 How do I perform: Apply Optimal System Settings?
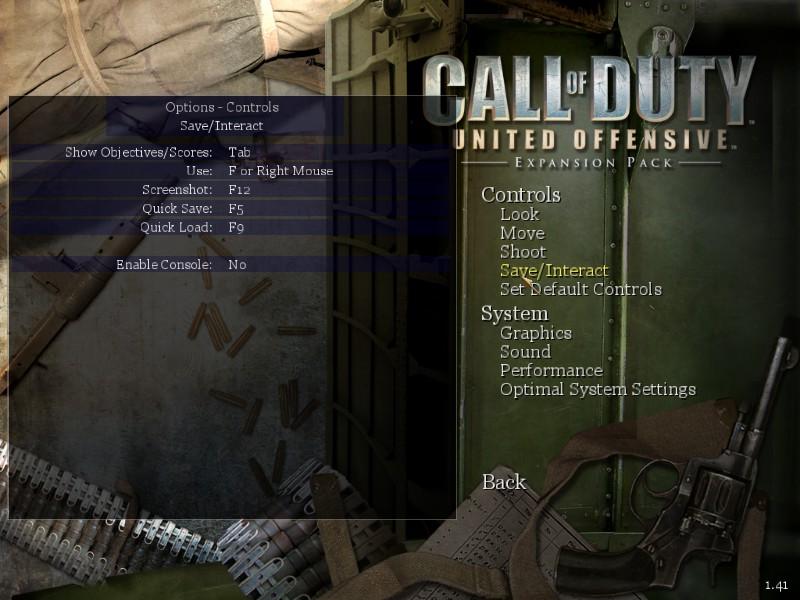pyautogui.click(x=597, y=390)
